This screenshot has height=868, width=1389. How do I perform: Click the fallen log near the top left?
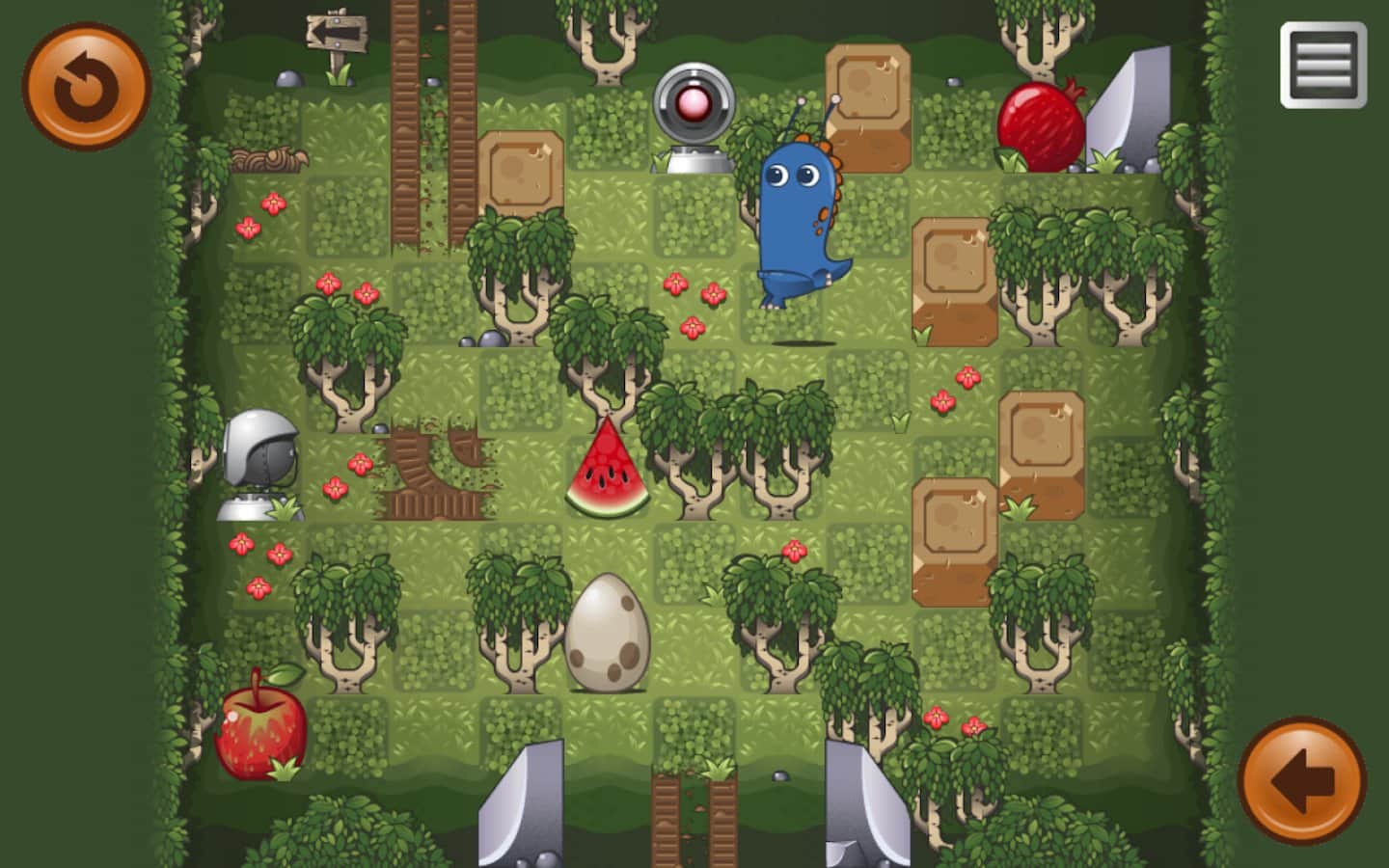270,157
